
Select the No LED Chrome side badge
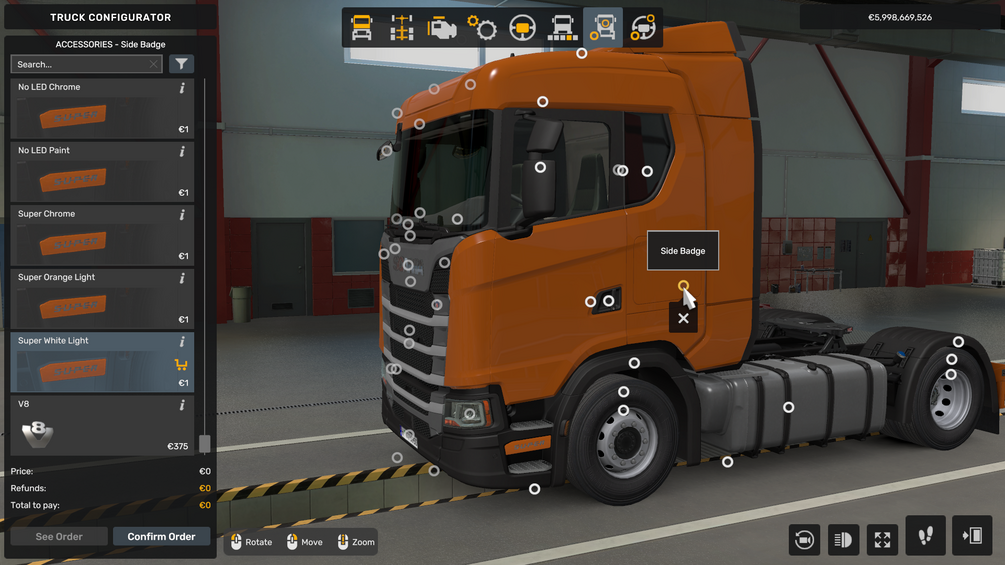[101, 109]
